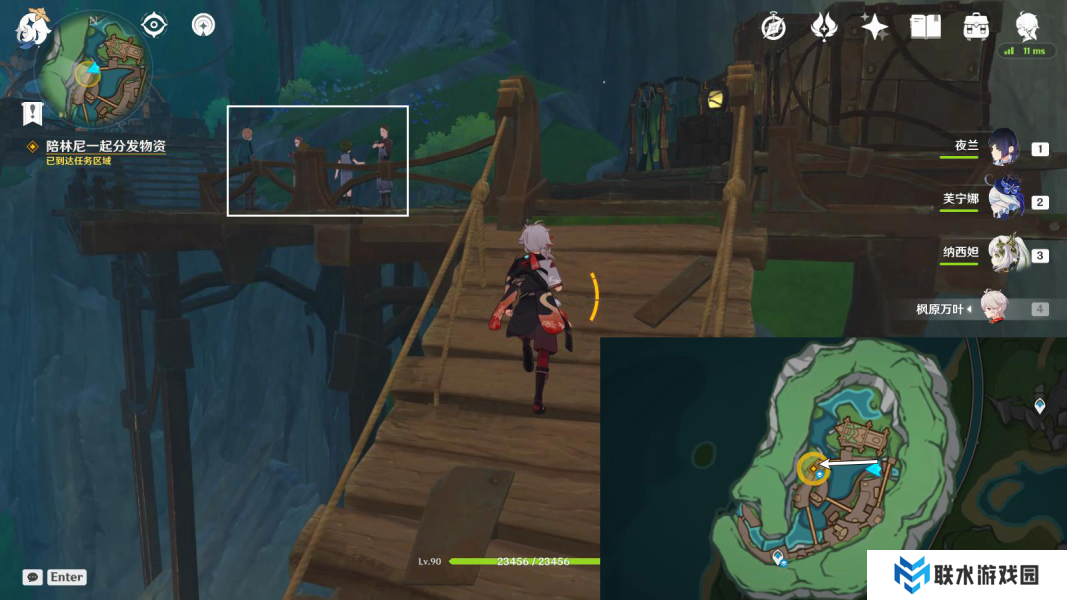Viewport: 1067px width, 600px height.
Task: Click the flame-shaped icon in the top bar
Action: (824, 27)
